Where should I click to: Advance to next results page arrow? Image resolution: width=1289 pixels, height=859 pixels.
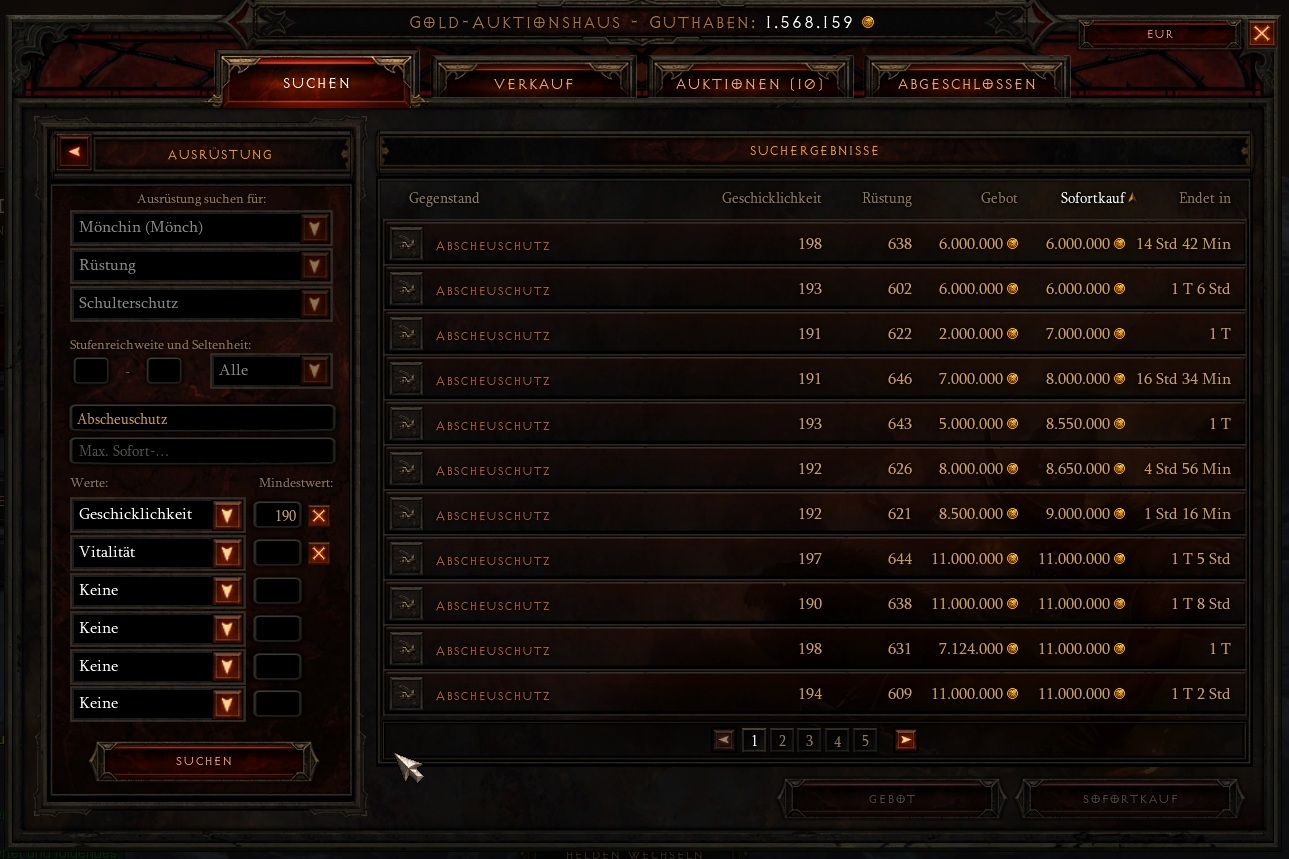[905, 740]
